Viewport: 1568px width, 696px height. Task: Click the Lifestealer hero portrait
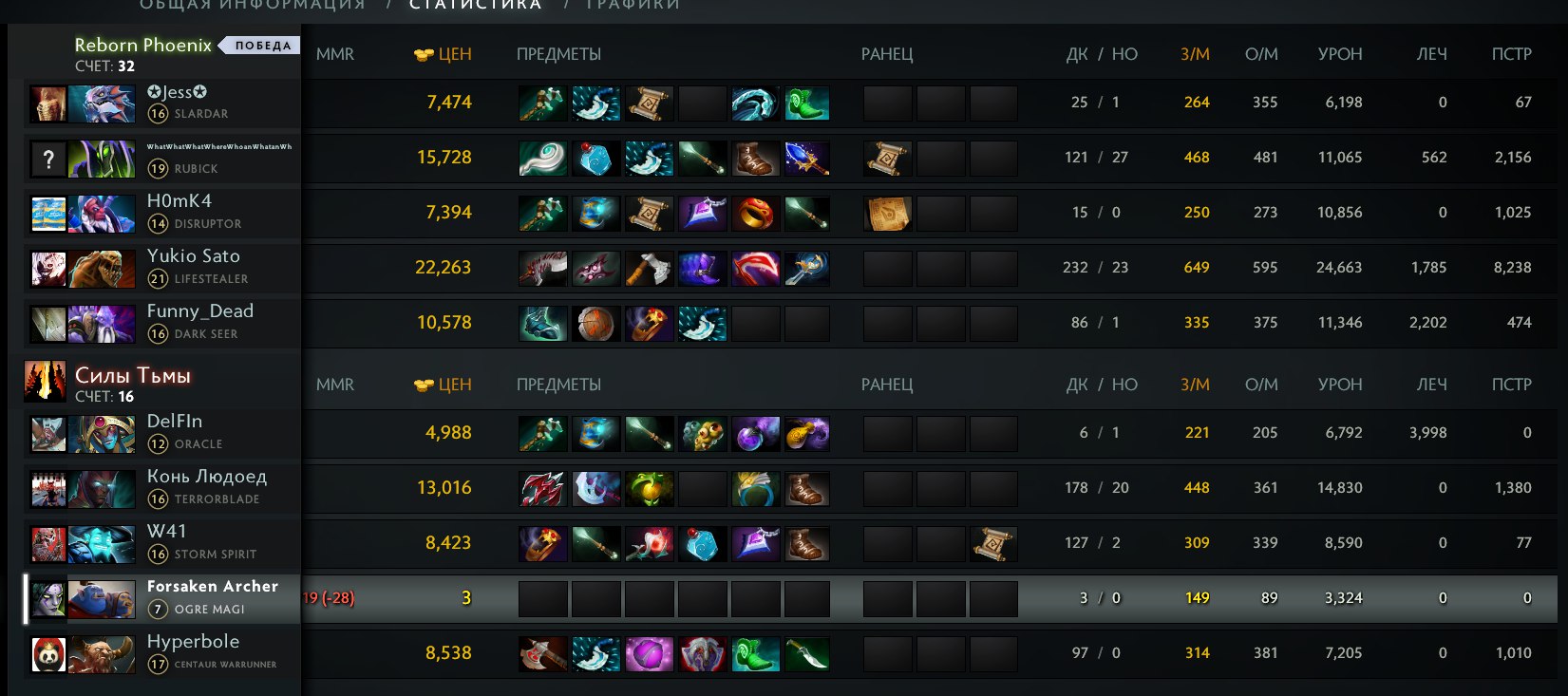(102, 270)
